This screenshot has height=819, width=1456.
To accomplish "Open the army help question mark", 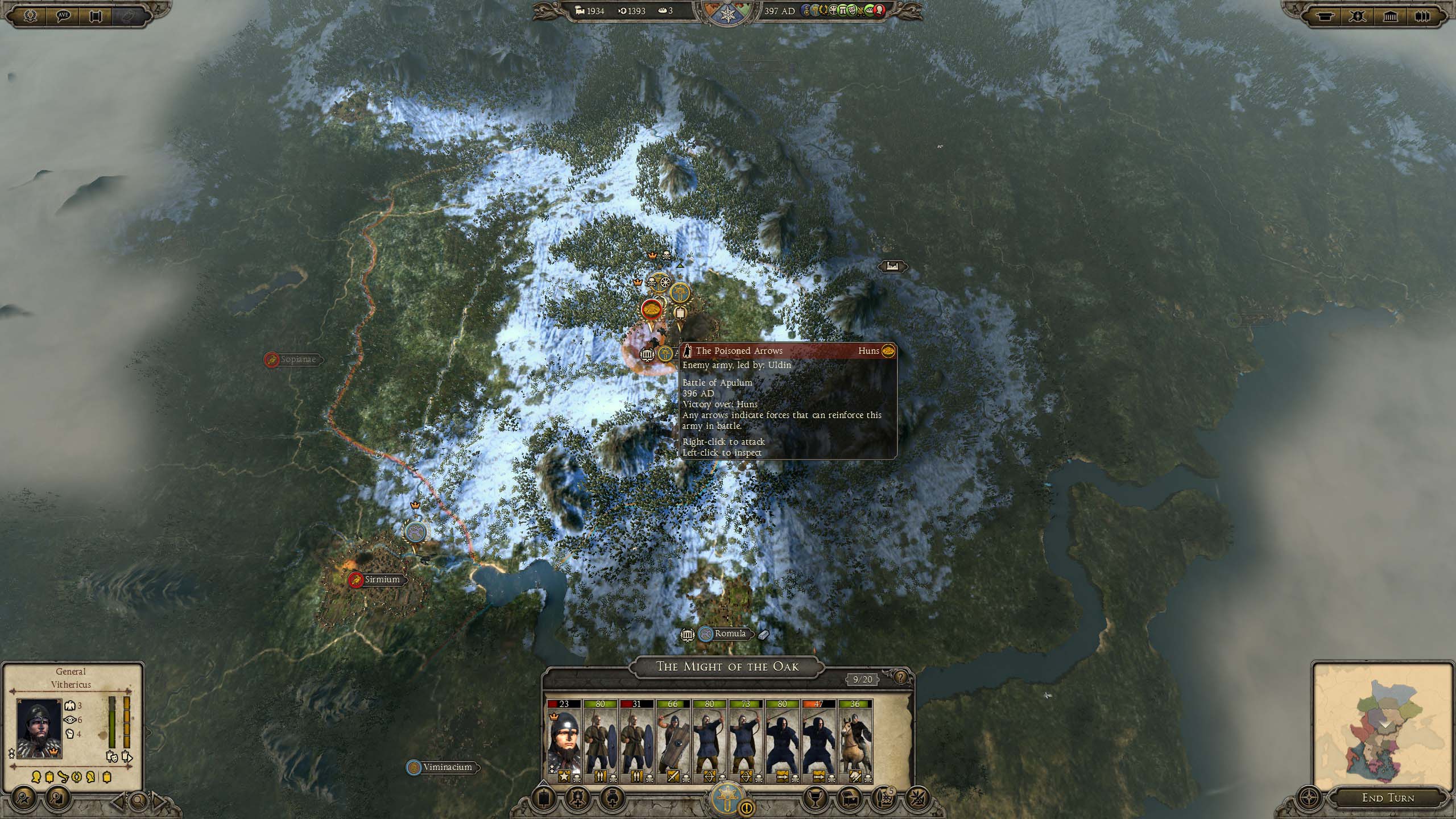I will (900, 677).
